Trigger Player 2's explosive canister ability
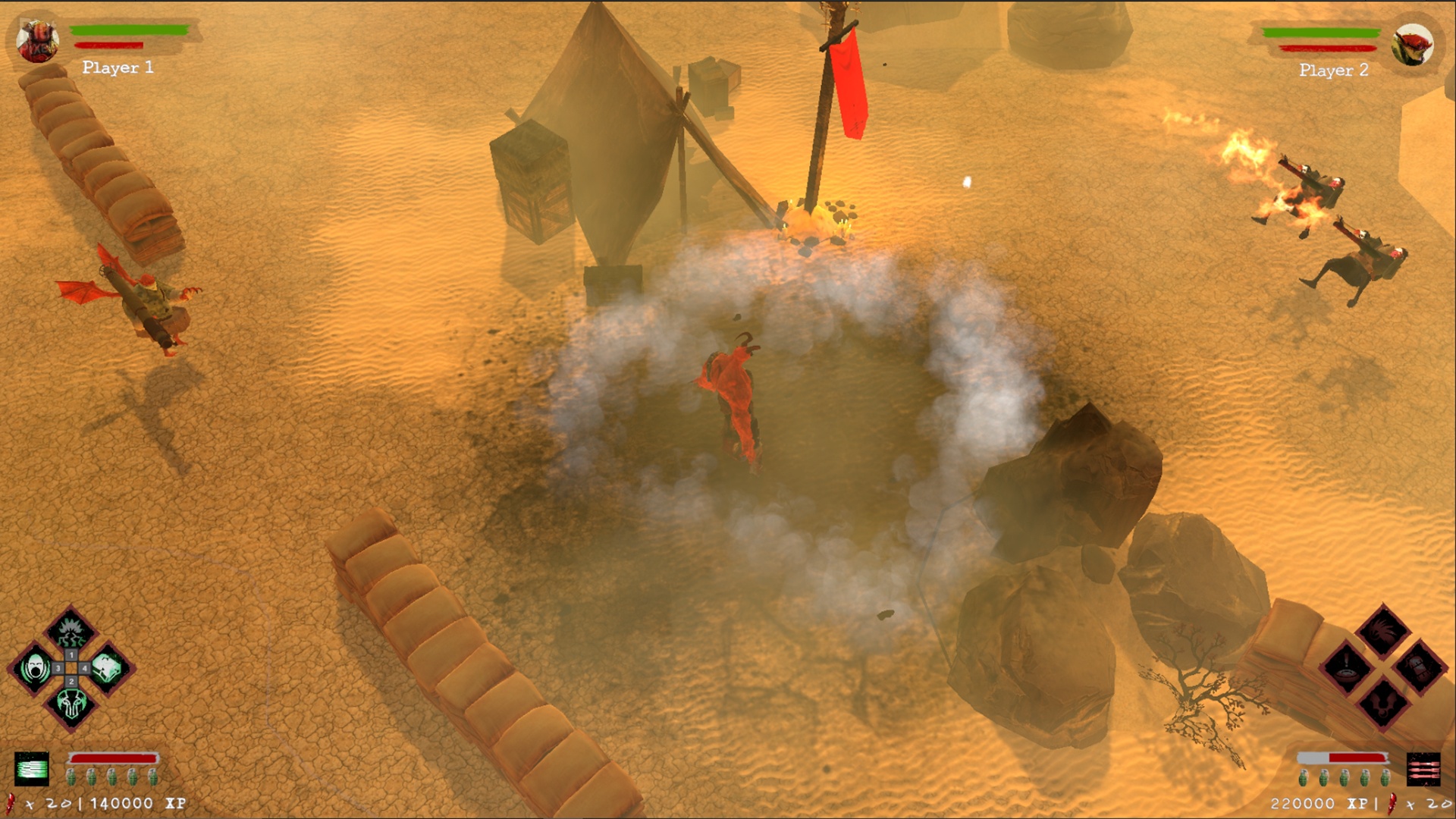Image resolution: width=1456 pixels, height=819 pixels. [1419, 668]
